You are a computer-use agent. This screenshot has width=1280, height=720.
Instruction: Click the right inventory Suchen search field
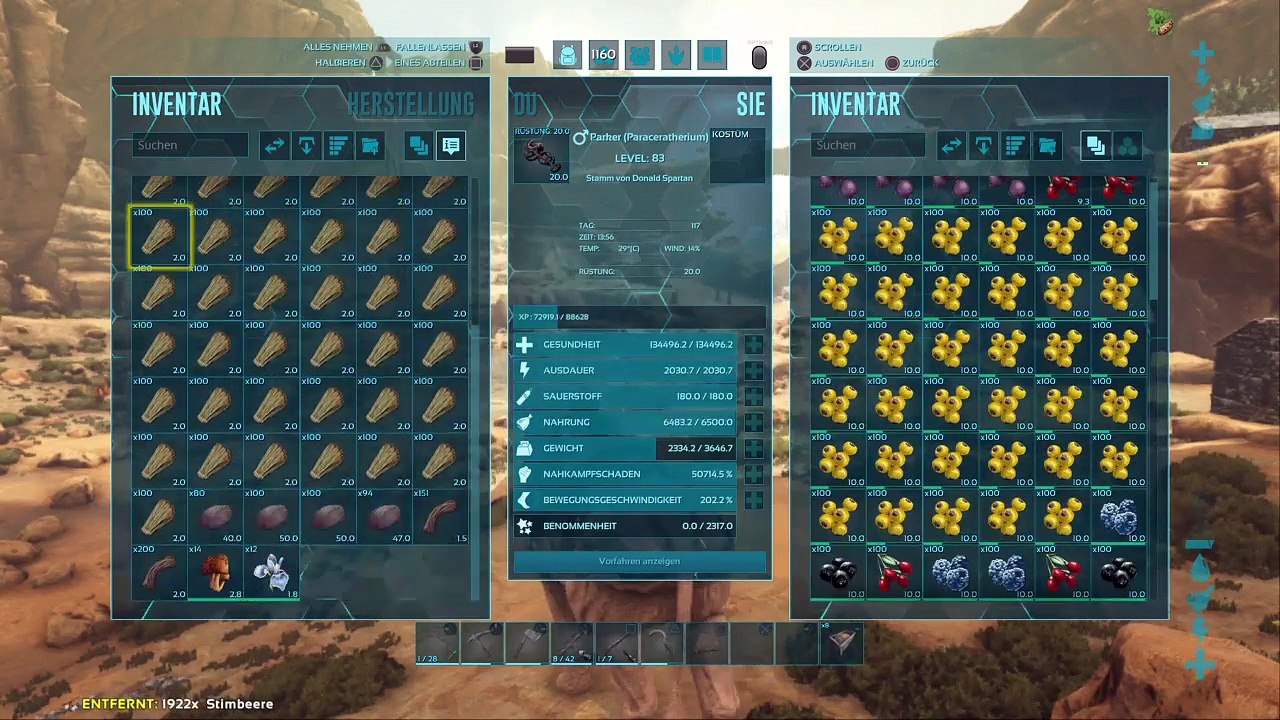(868, 145)
